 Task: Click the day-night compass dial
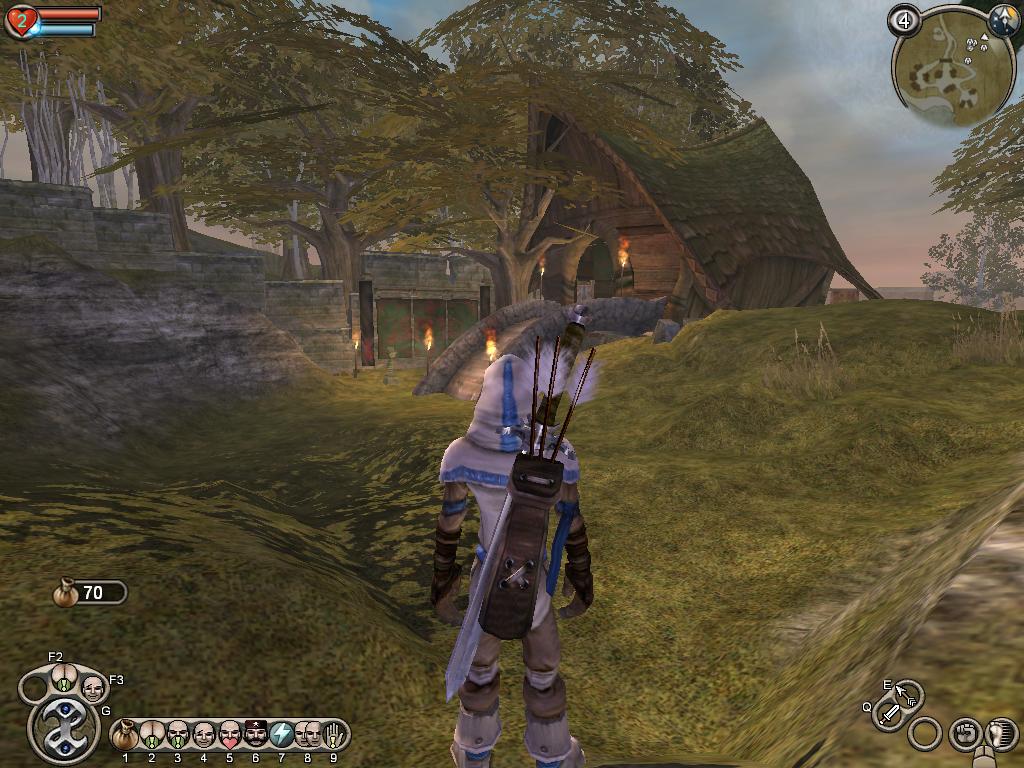(1001, 19)
